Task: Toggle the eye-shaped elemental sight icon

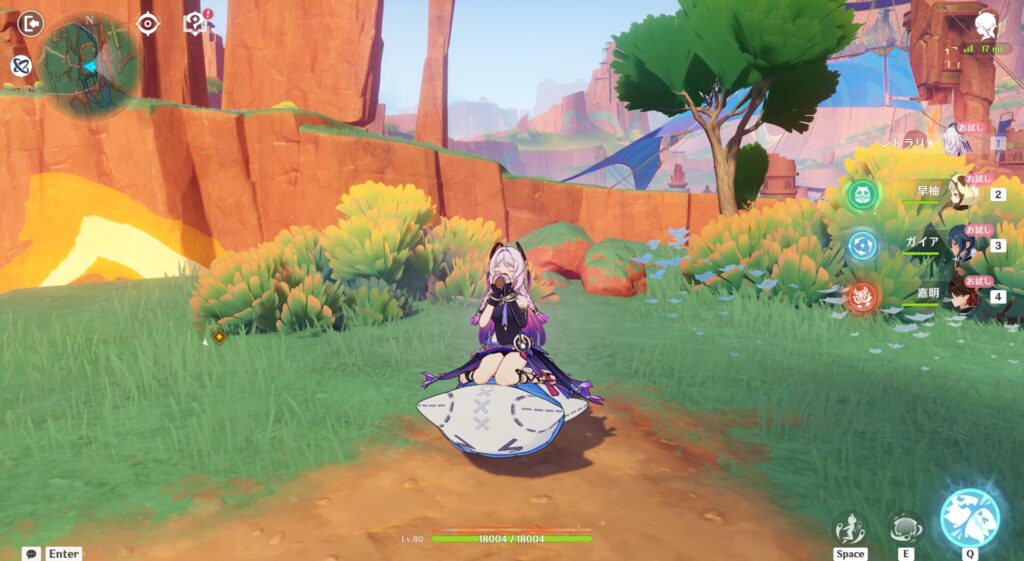Action: coord(148,24)
